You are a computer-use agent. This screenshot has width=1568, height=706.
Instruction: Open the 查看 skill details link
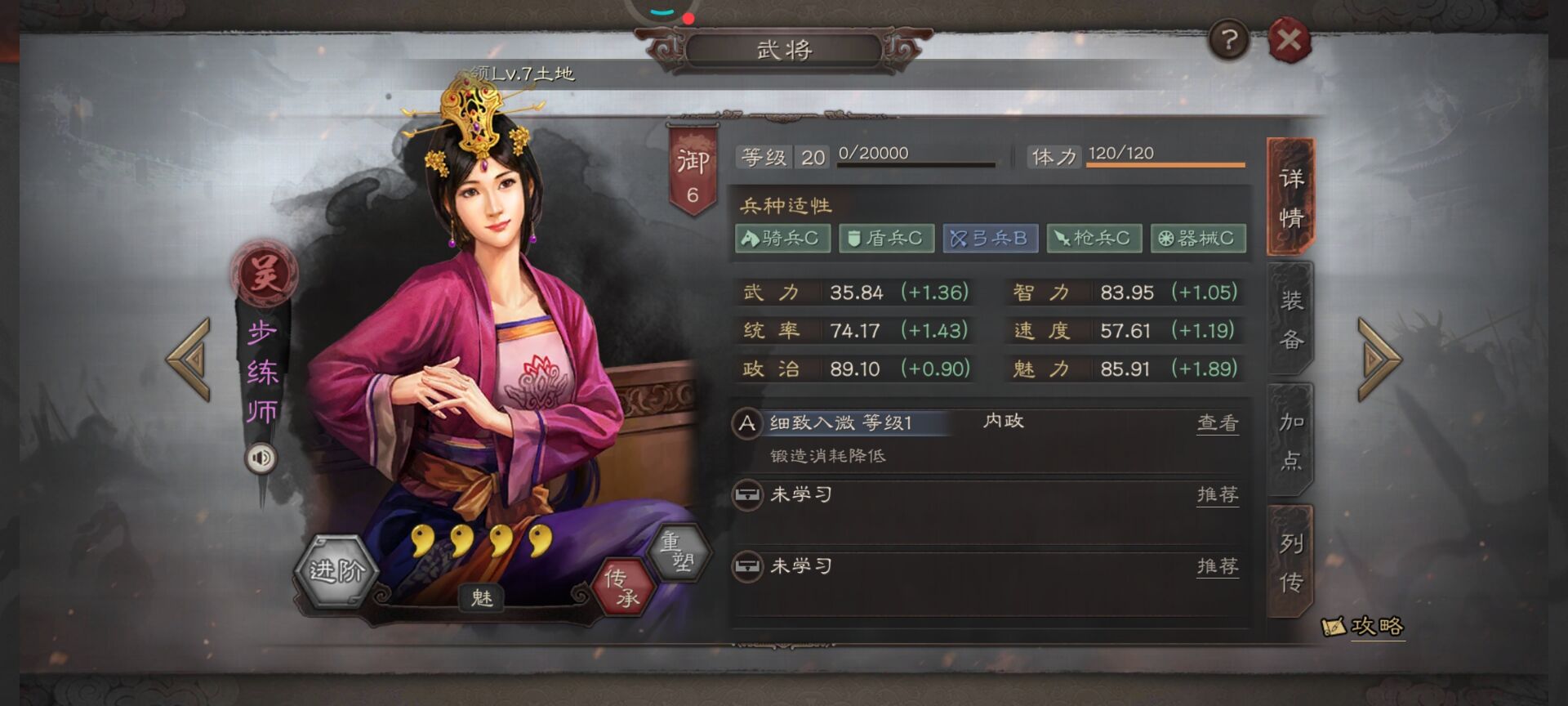click(1217, 423)
